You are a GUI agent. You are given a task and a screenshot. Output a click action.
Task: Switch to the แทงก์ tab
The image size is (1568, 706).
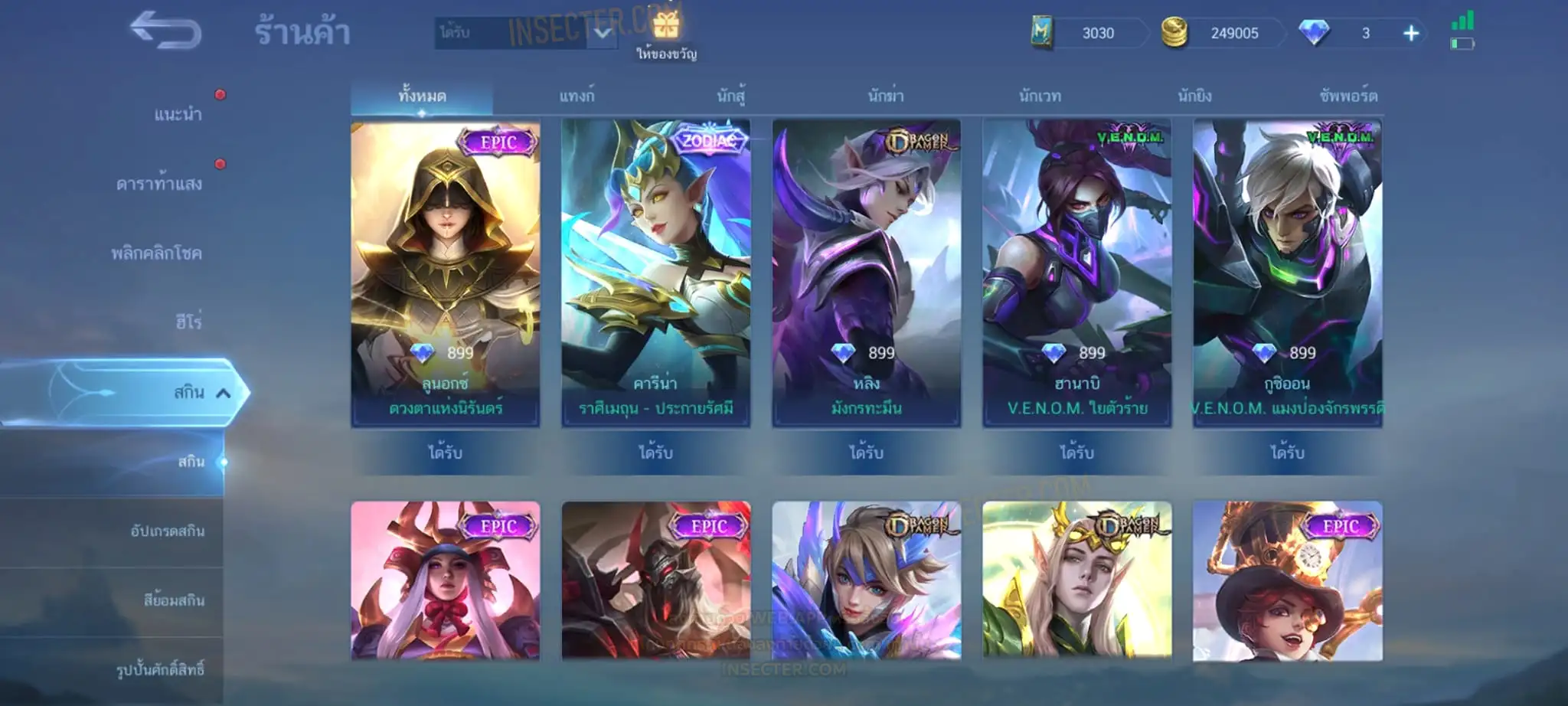577,96
